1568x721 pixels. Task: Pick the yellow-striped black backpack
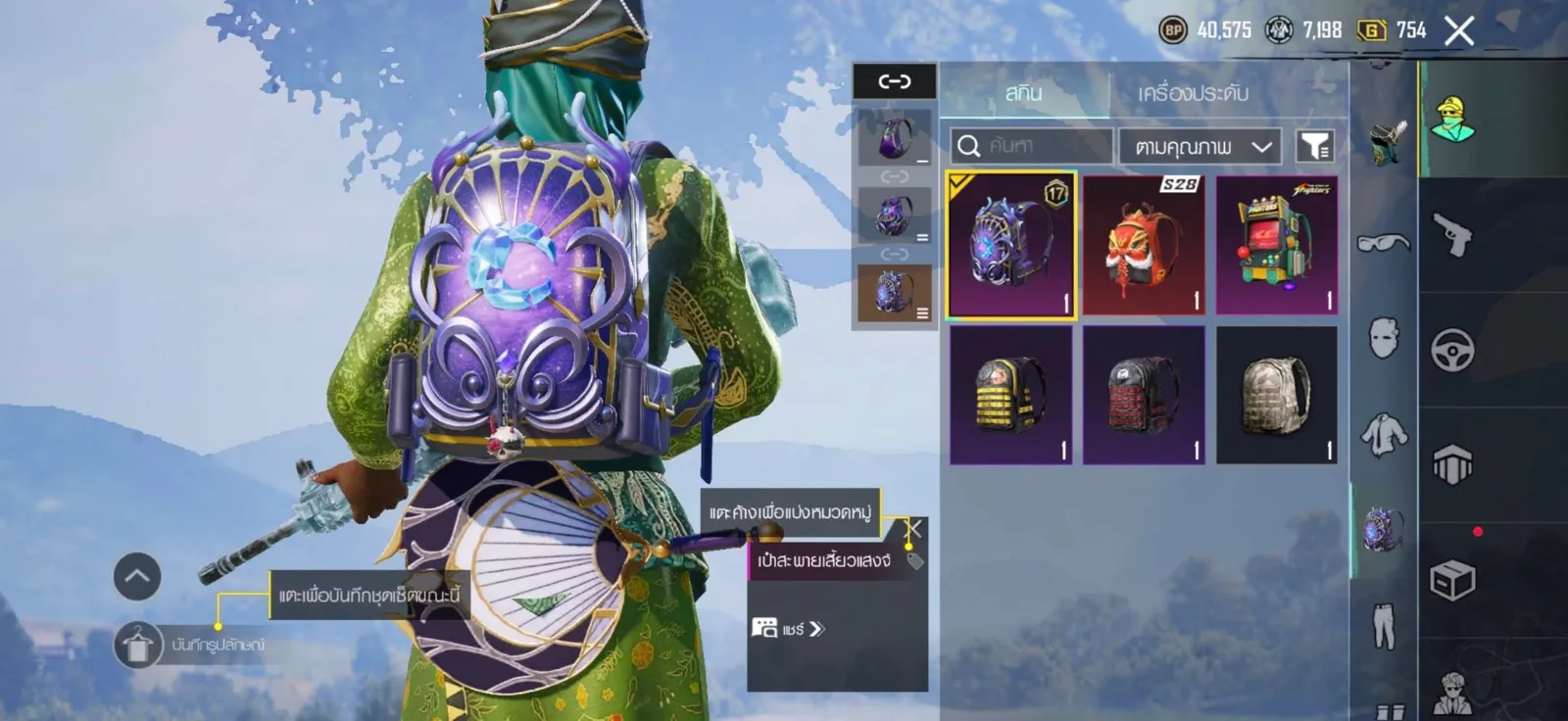(x=1010, y=395)
